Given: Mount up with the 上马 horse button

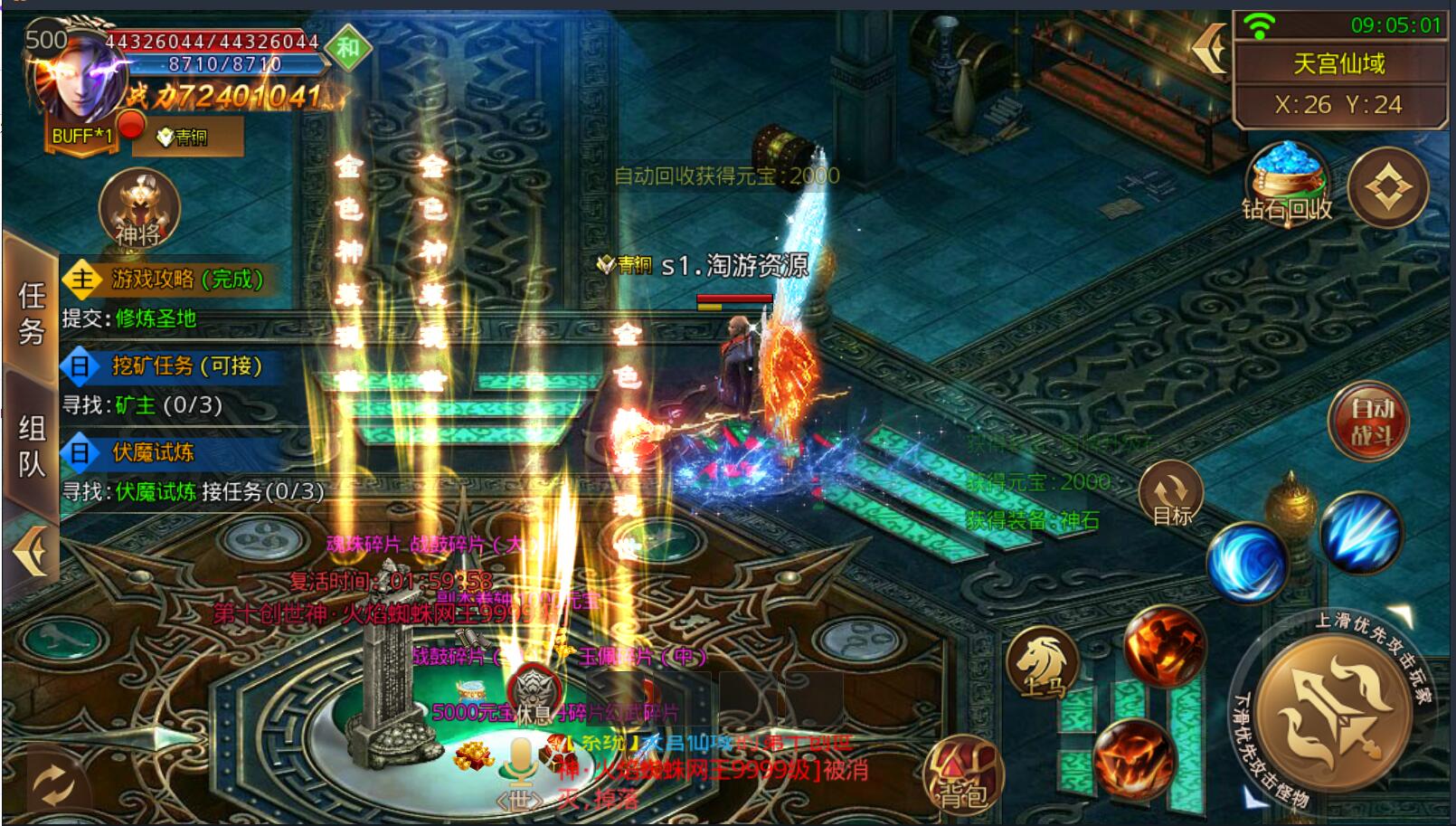Looking at the screenshot, I should (x=1044, y=663).
